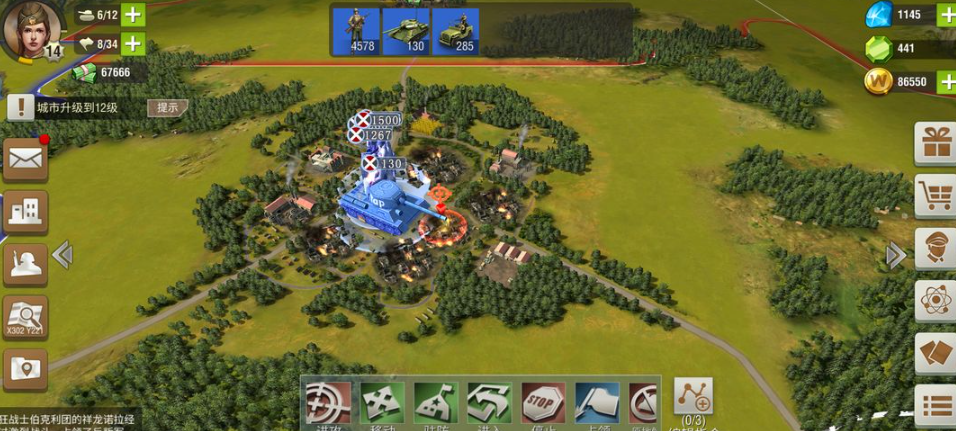Activate the garrison command with the flag building icon
The height and width of the screenshot is (431, 956).
(435, 403)
